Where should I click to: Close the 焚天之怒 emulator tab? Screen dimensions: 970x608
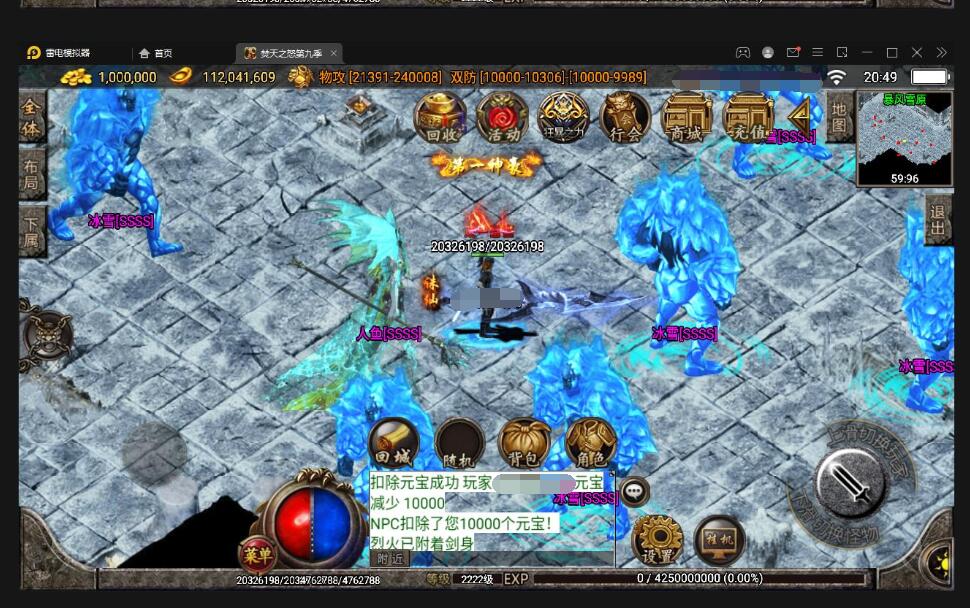coord(333,53)
